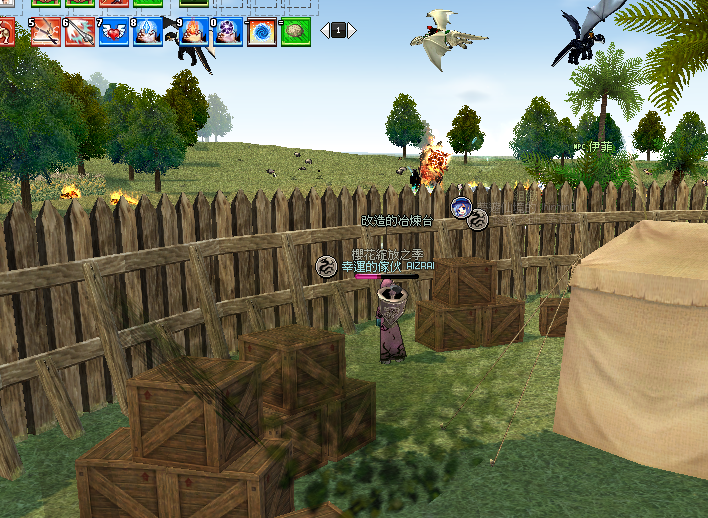The image size is (708, 518).
Task: Use the spear thrust skill in slot 6
Action: click(80, 31)
